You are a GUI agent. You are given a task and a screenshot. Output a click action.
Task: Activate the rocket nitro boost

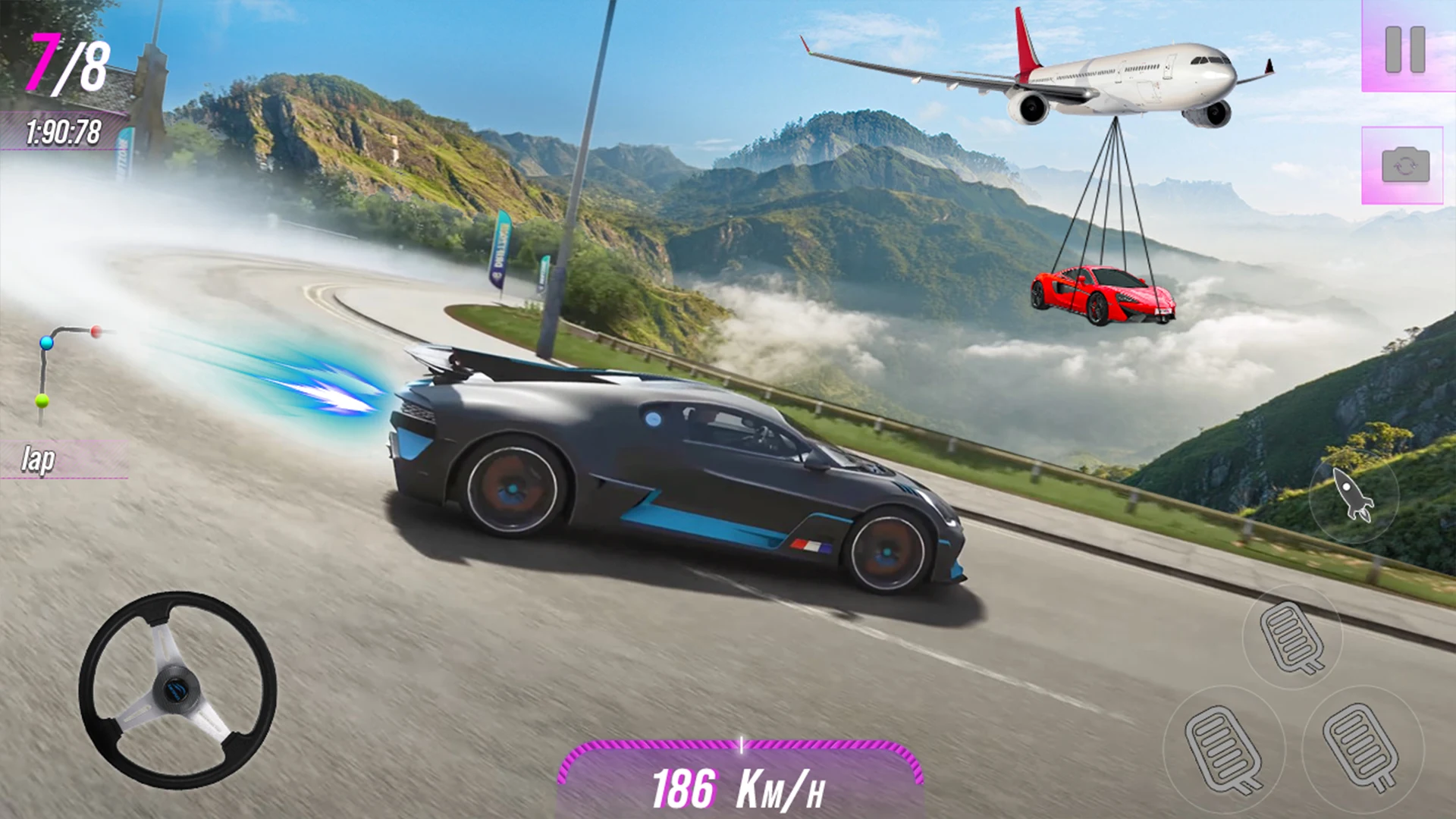[x=1353, y=494]
